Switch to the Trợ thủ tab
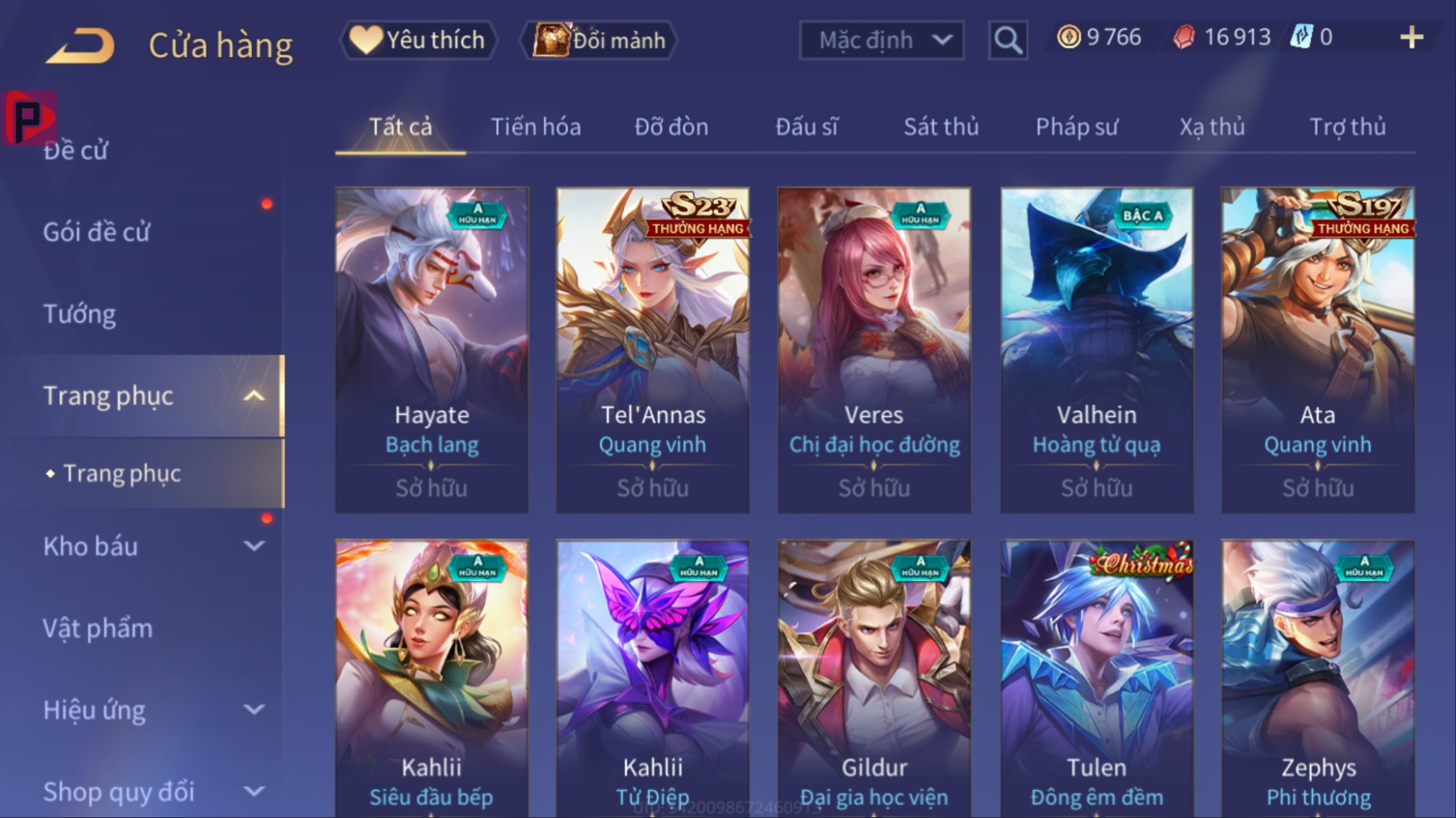 pos(1347,127)
